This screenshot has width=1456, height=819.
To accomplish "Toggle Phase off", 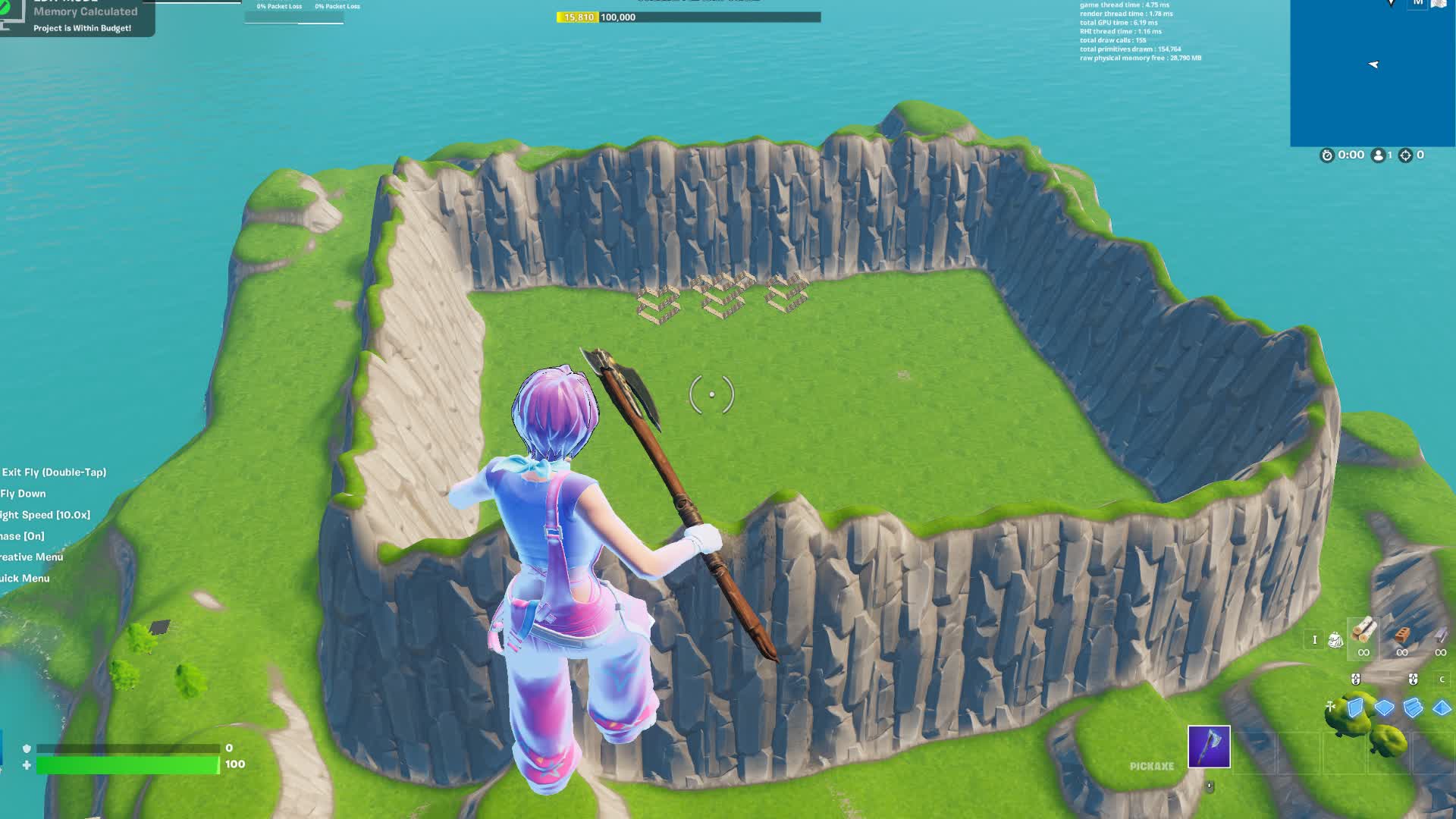I will [23, 535].
